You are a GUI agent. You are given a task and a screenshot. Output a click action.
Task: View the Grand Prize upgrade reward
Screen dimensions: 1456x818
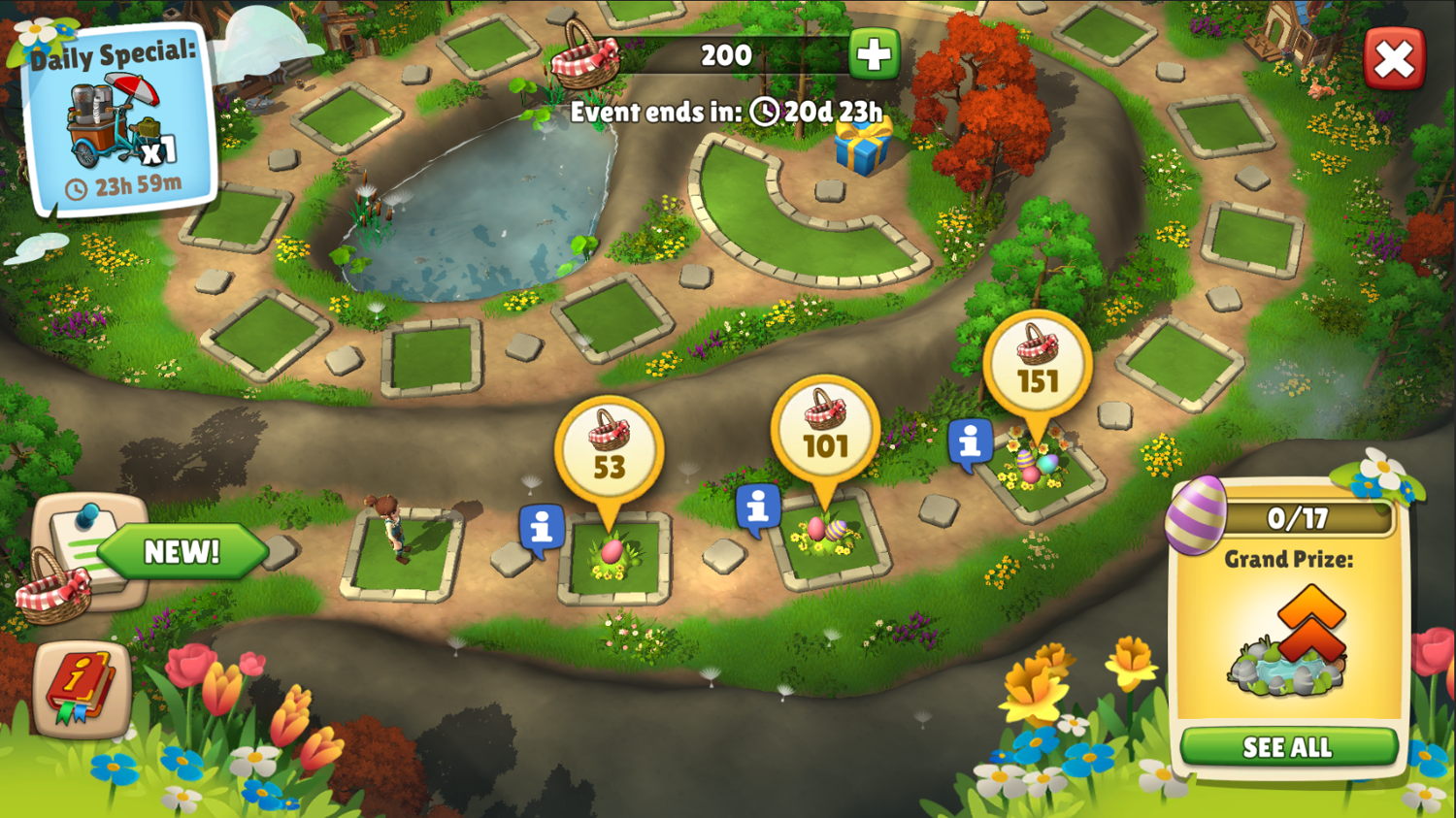pos(1288,640)
